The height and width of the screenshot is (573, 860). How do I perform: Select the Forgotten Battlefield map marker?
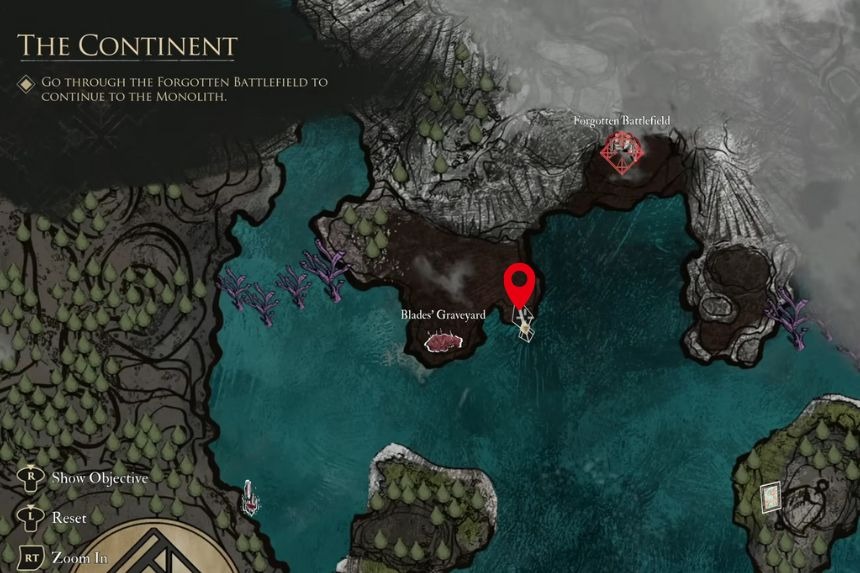[x=622, y=152]
